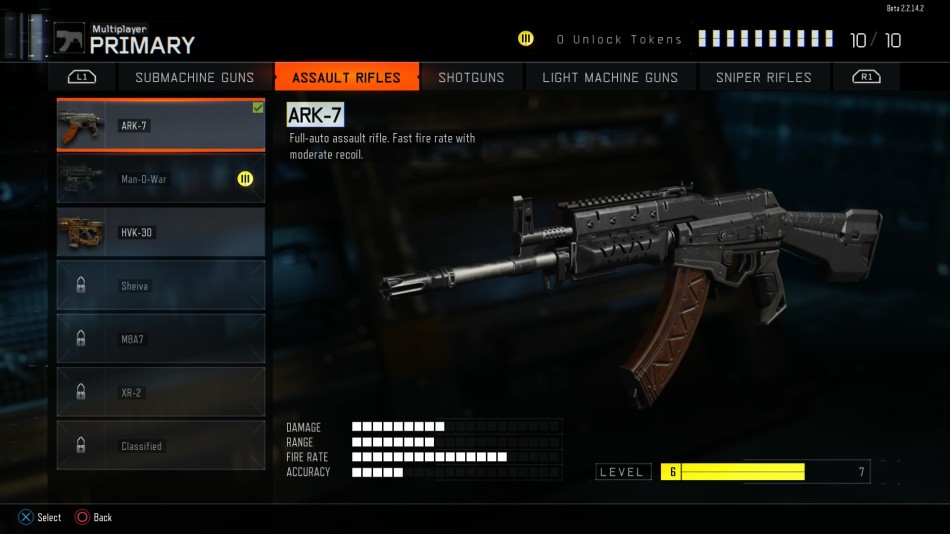The image size is (950, 534).
Task: Open the Shotguns category
Action: click(x=471, y=77)
